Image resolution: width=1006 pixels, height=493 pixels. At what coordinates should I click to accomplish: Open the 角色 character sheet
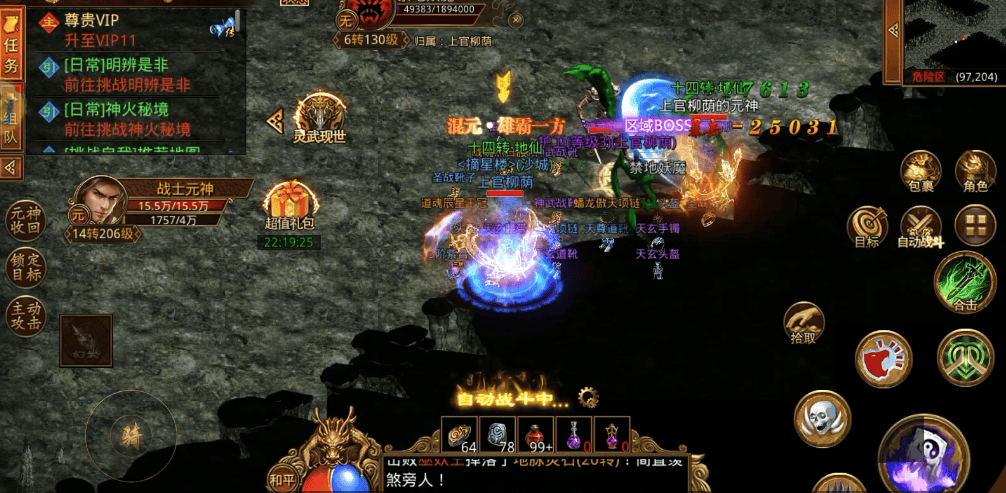coord(974,171)
